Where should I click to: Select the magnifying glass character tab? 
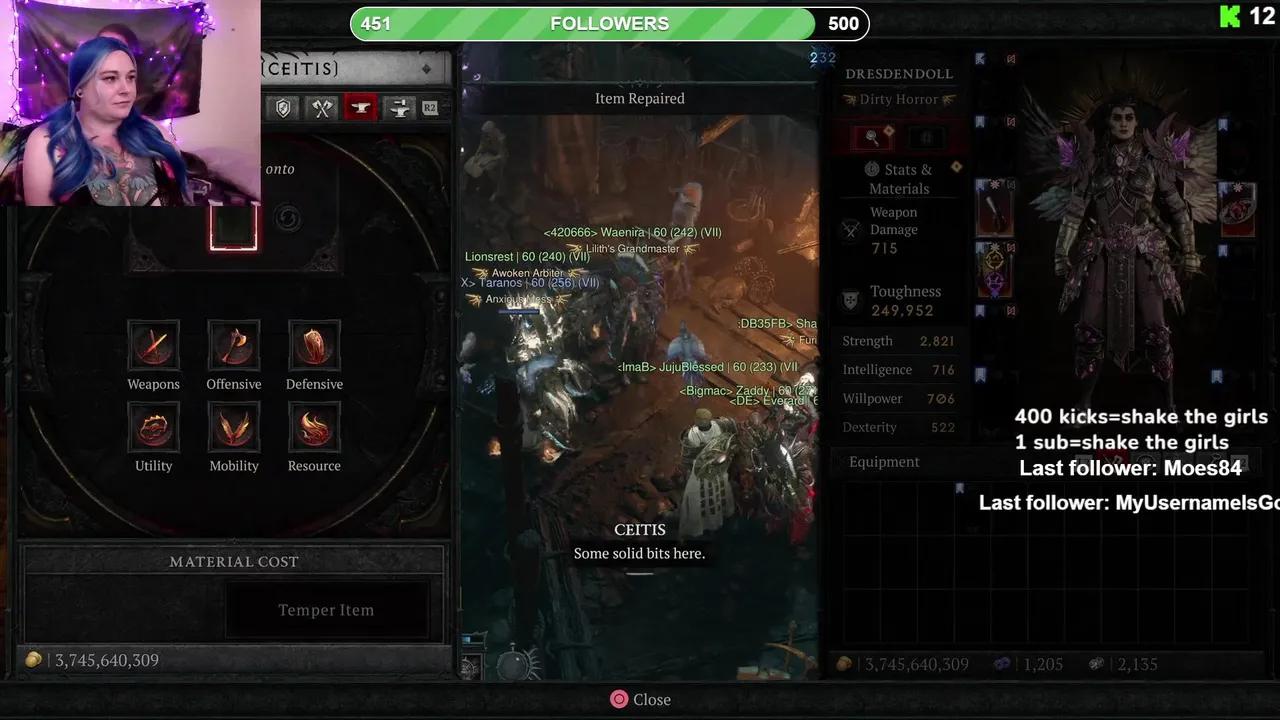(872, 137)
